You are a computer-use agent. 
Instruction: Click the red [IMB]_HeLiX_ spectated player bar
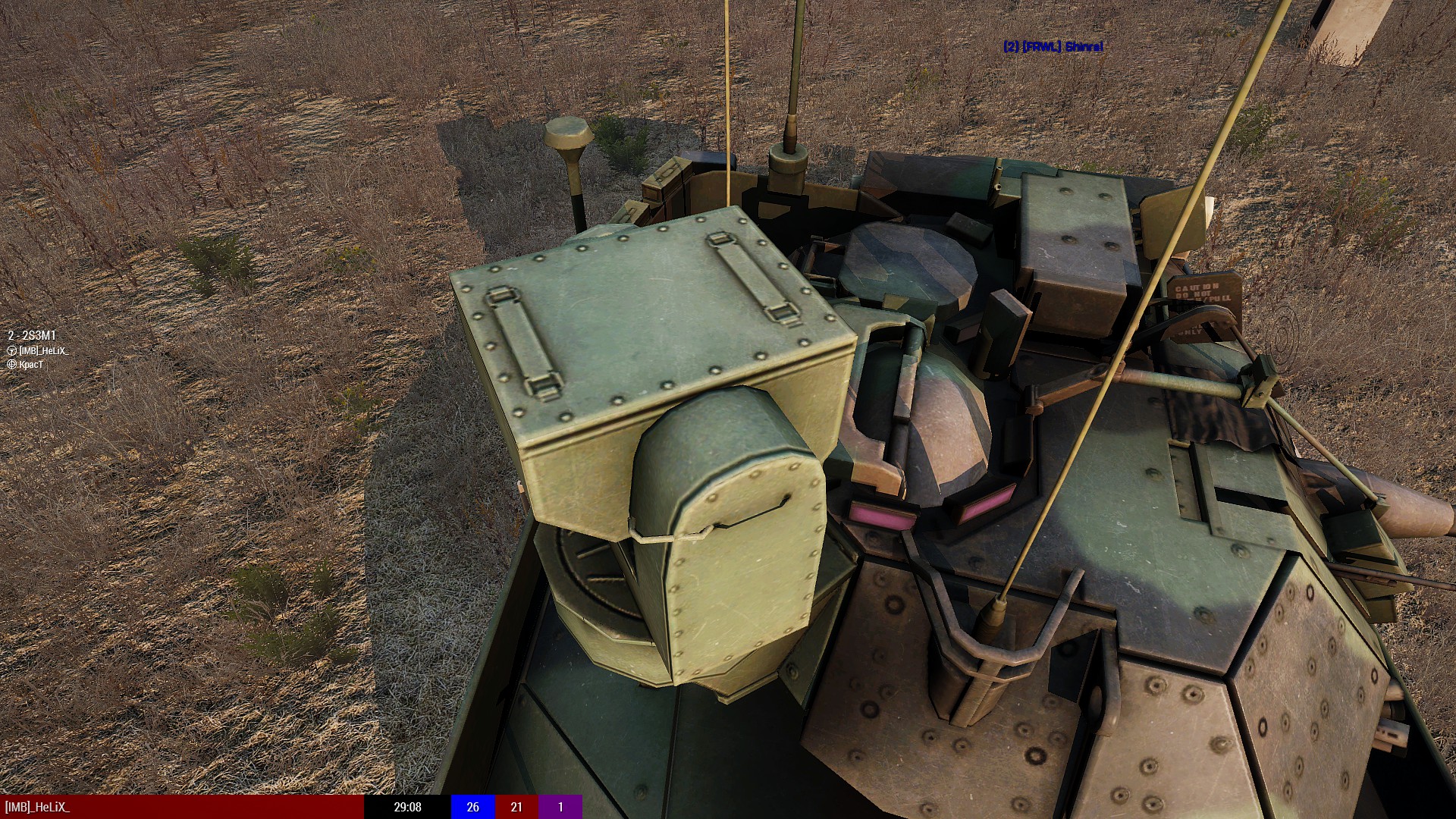click(x=182, y=807)
